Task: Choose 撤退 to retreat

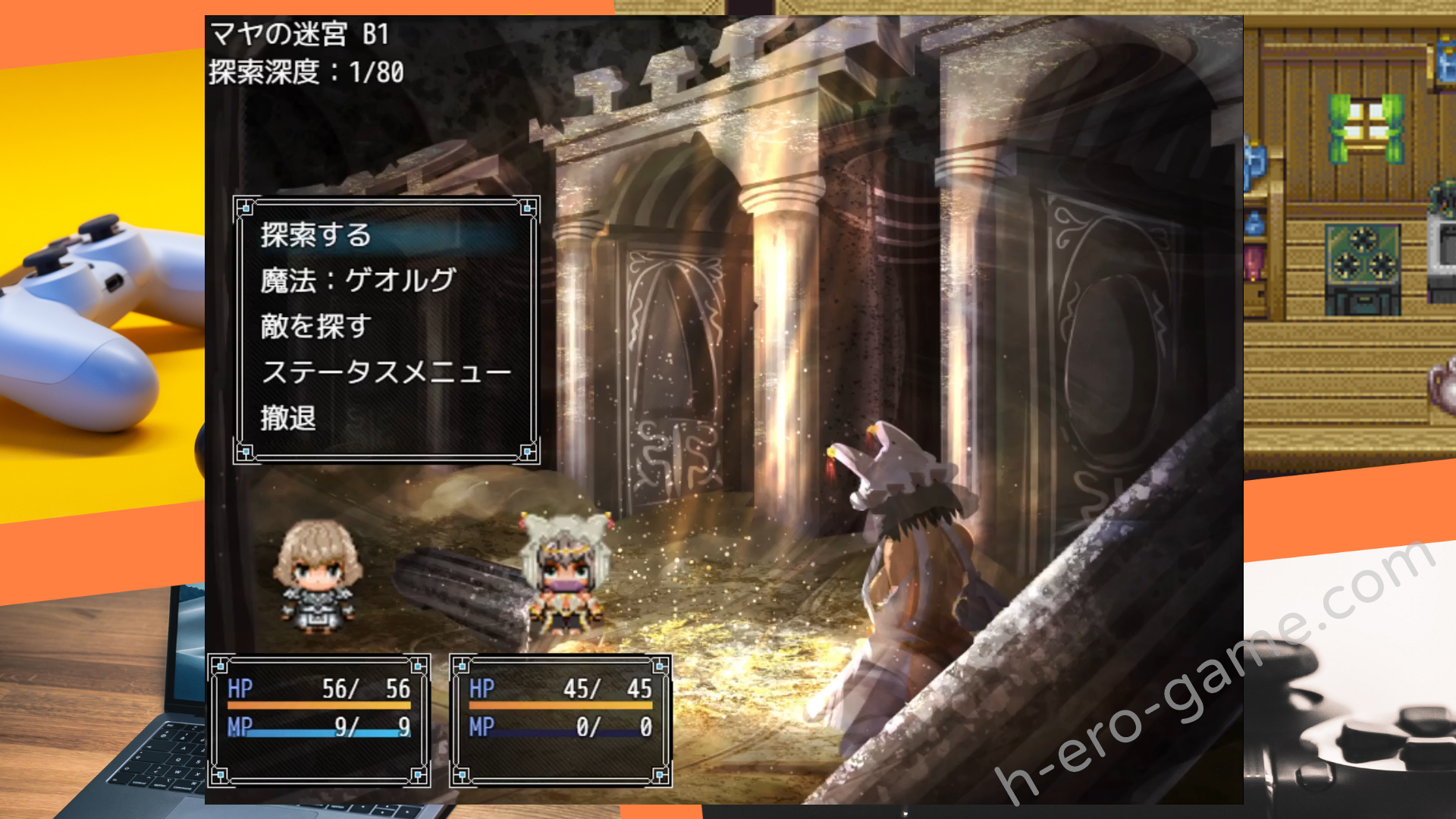Action: pos(288,418)
